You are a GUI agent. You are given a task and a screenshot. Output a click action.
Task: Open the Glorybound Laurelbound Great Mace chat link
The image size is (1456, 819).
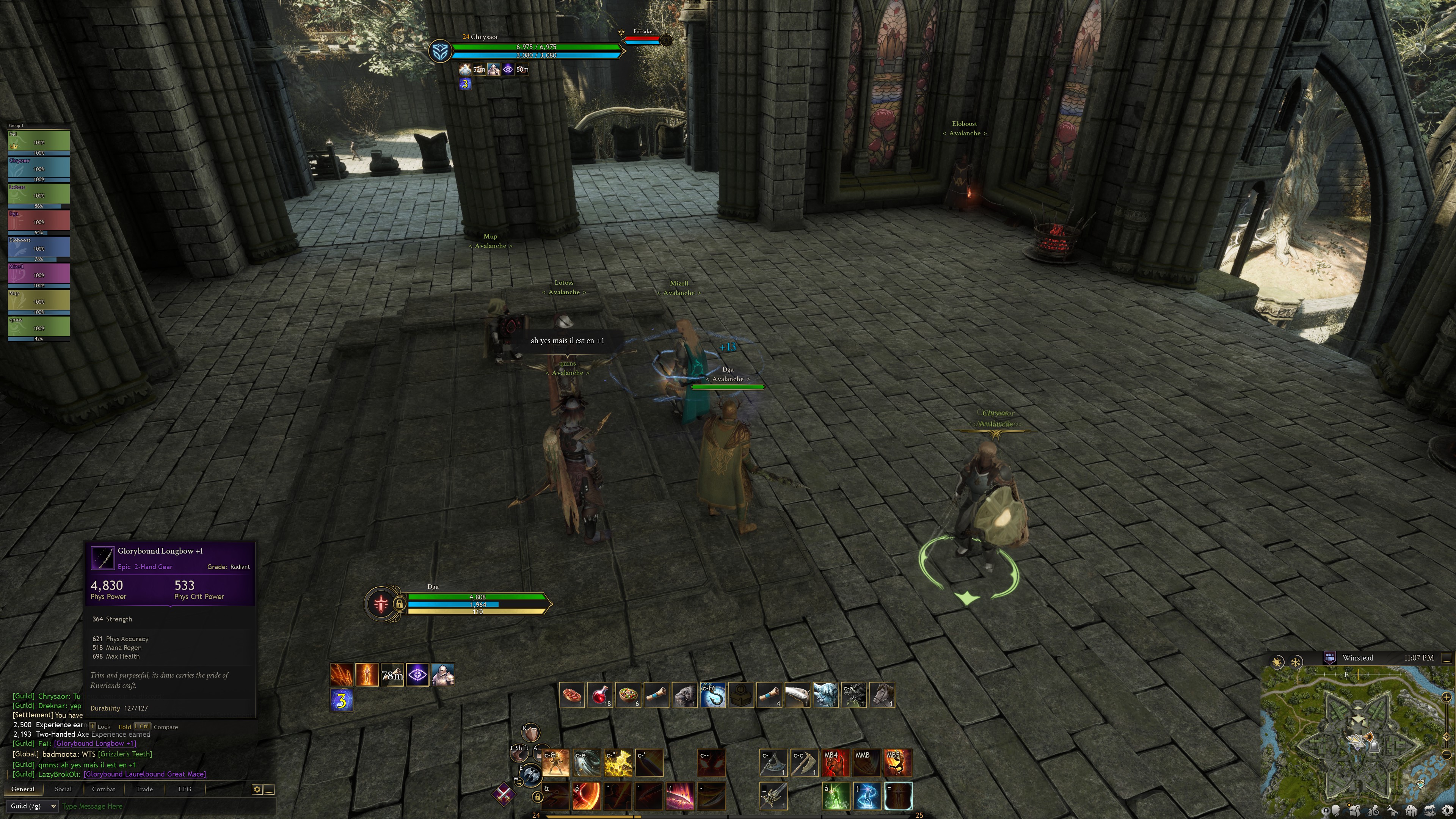[145, 774]
